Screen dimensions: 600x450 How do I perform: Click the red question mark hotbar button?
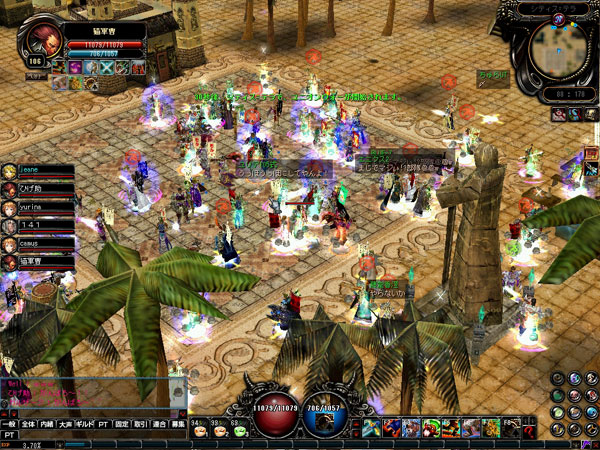tap(529, 429)
